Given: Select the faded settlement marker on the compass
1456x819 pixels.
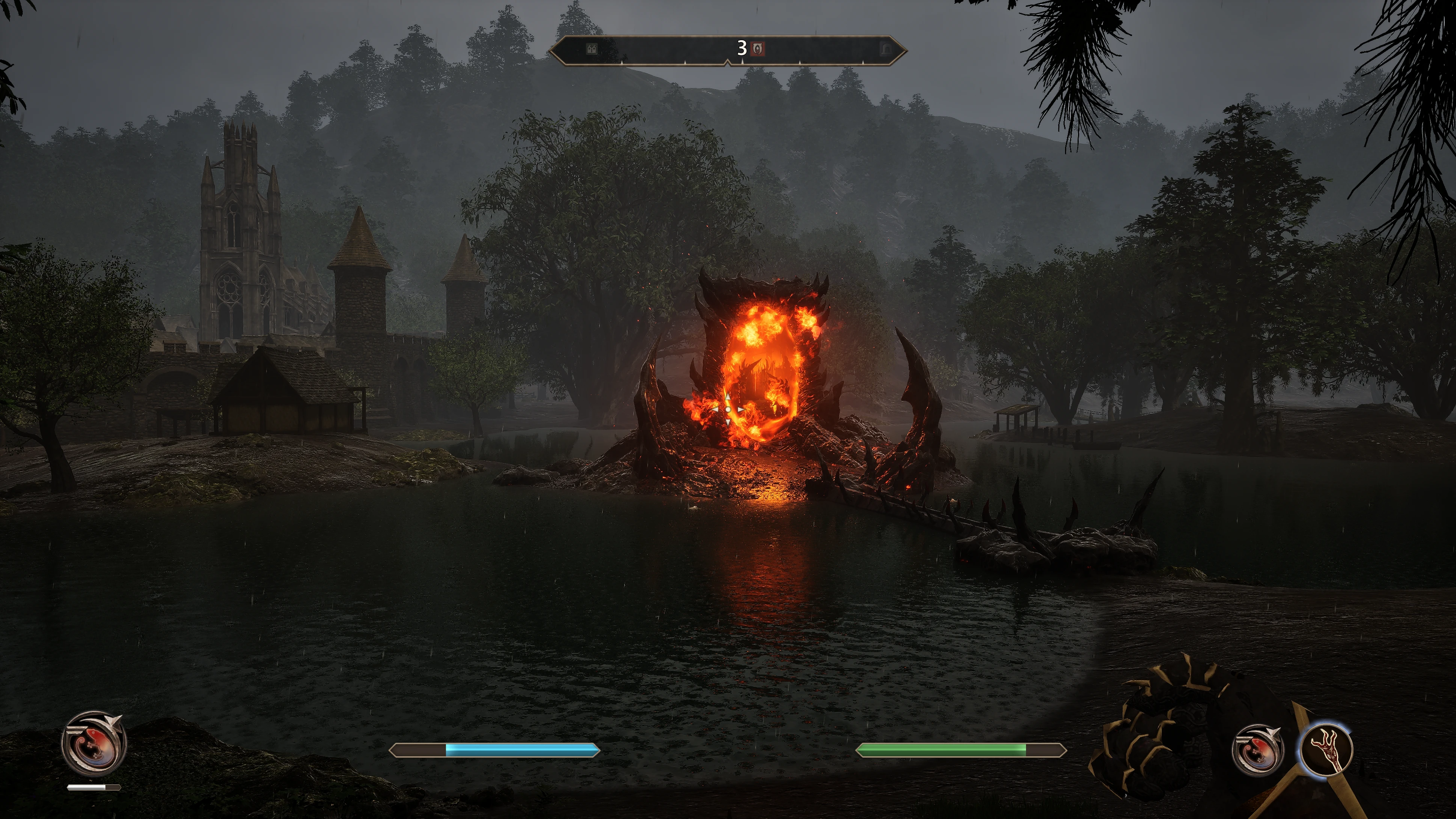Looking at the screenshot, I should [x=592, y=49].
